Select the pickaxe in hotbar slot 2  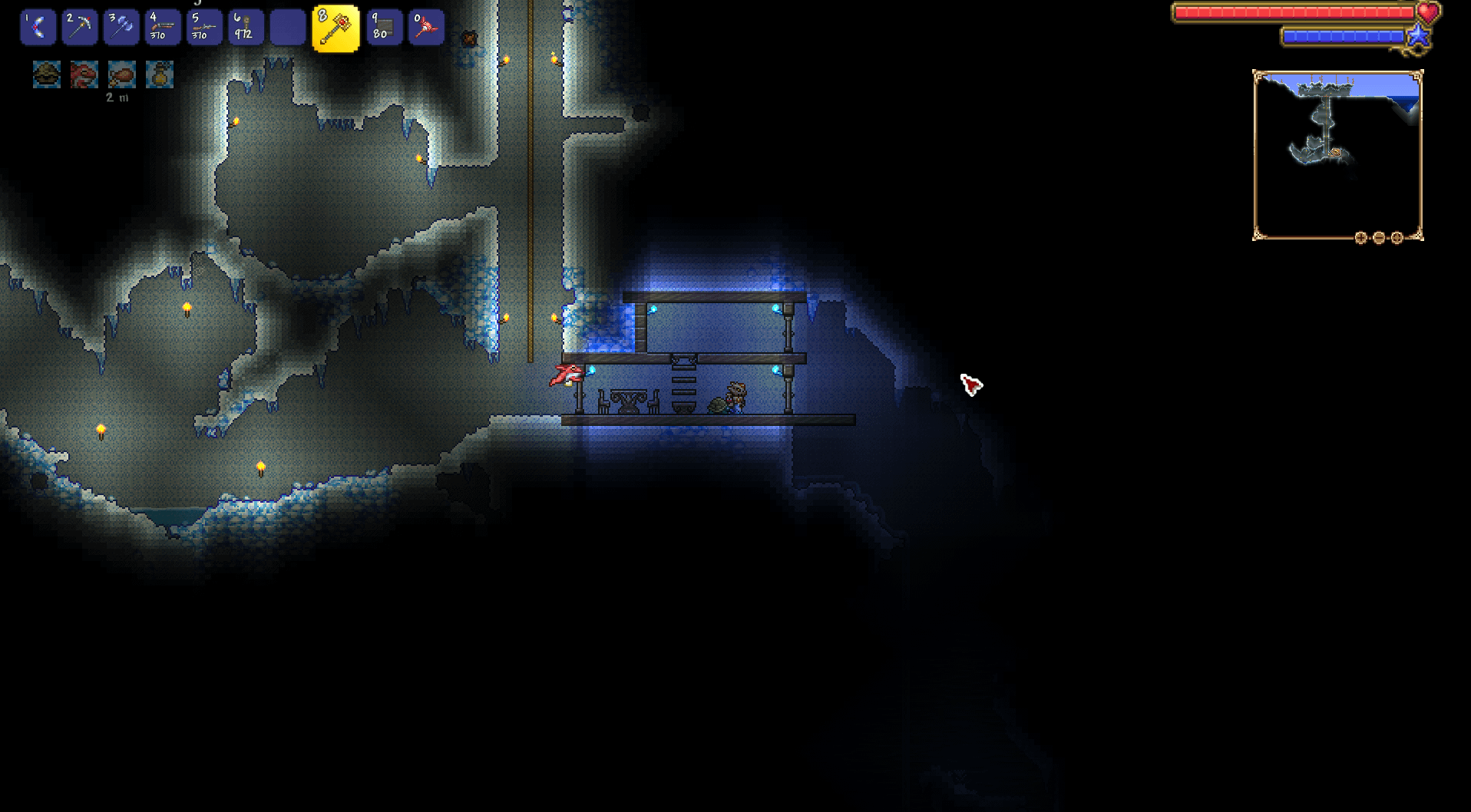click(x=80, y=28)
